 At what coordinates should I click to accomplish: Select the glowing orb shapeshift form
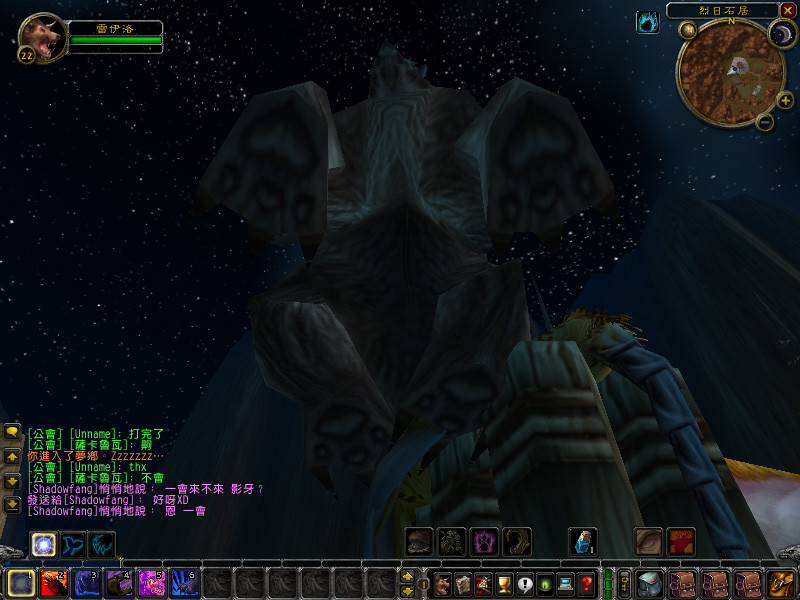point(43,544)
